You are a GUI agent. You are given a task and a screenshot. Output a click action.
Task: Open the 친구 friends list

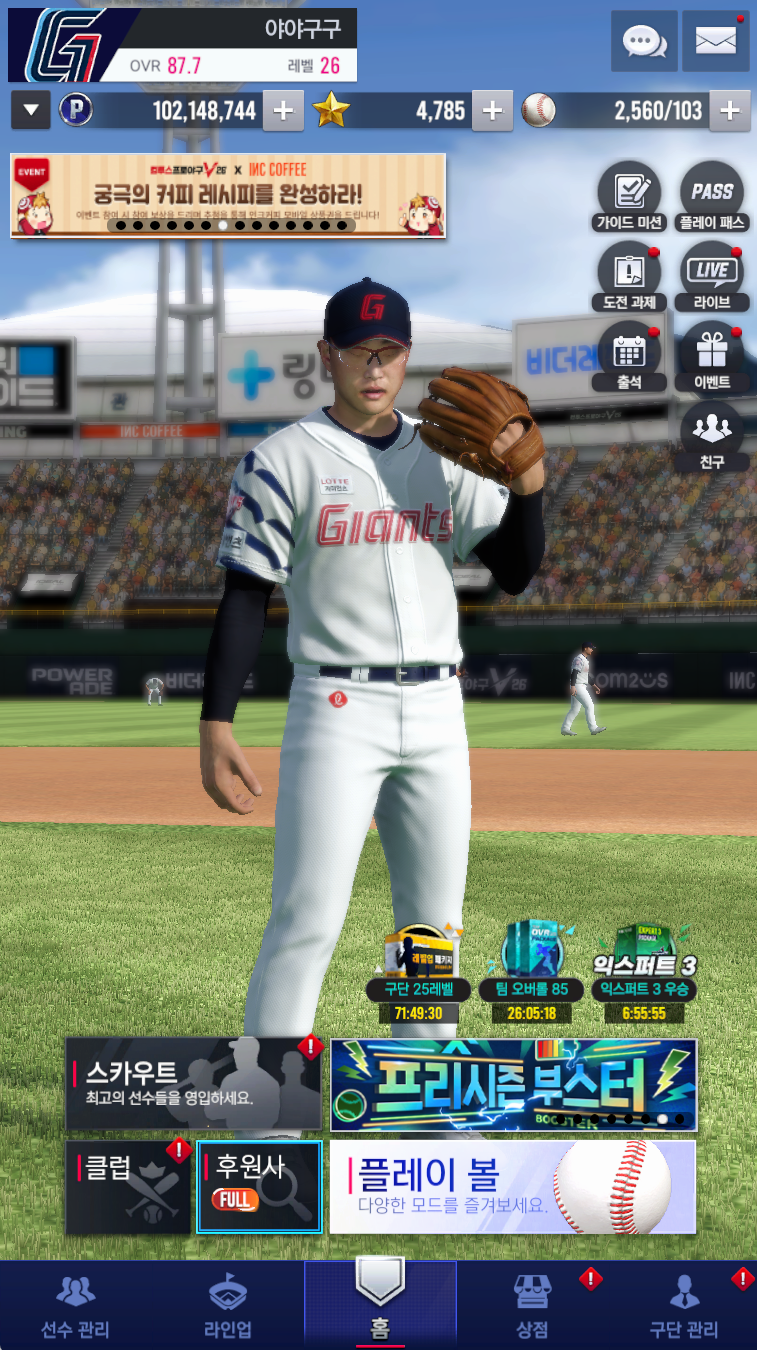[711, 437]
